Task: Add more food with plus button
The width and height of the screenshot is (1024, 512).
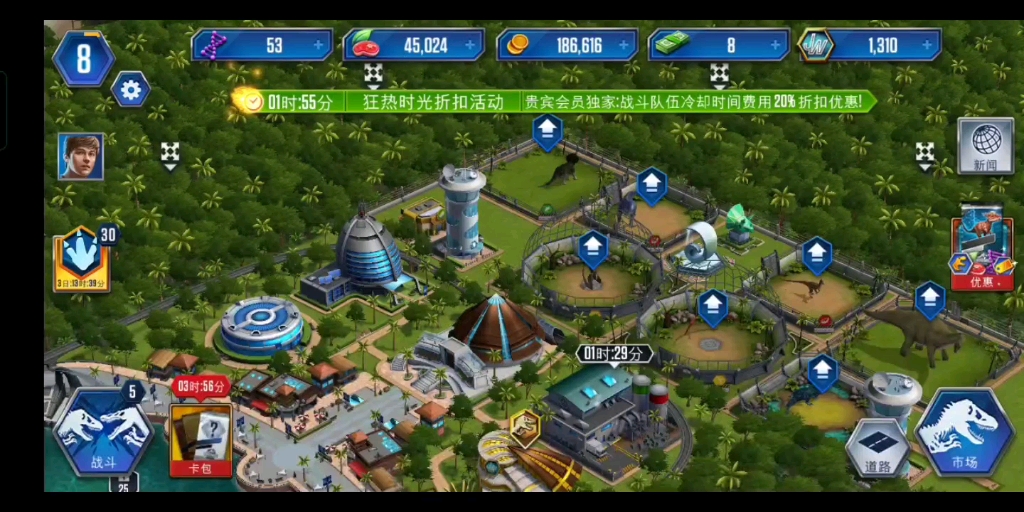Action: 470,45
